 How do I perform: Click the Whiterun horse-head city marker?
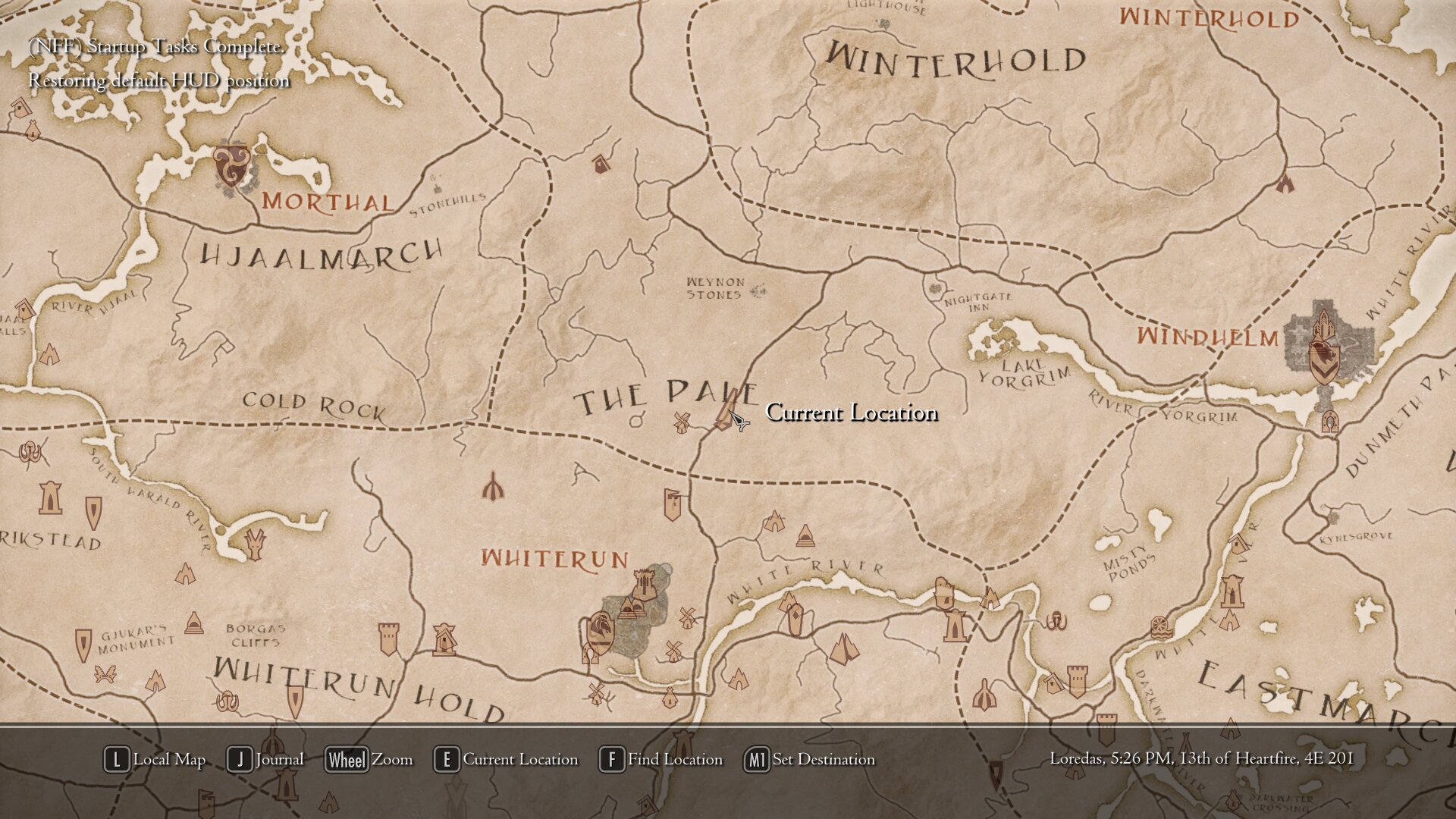tap(600, 631)
